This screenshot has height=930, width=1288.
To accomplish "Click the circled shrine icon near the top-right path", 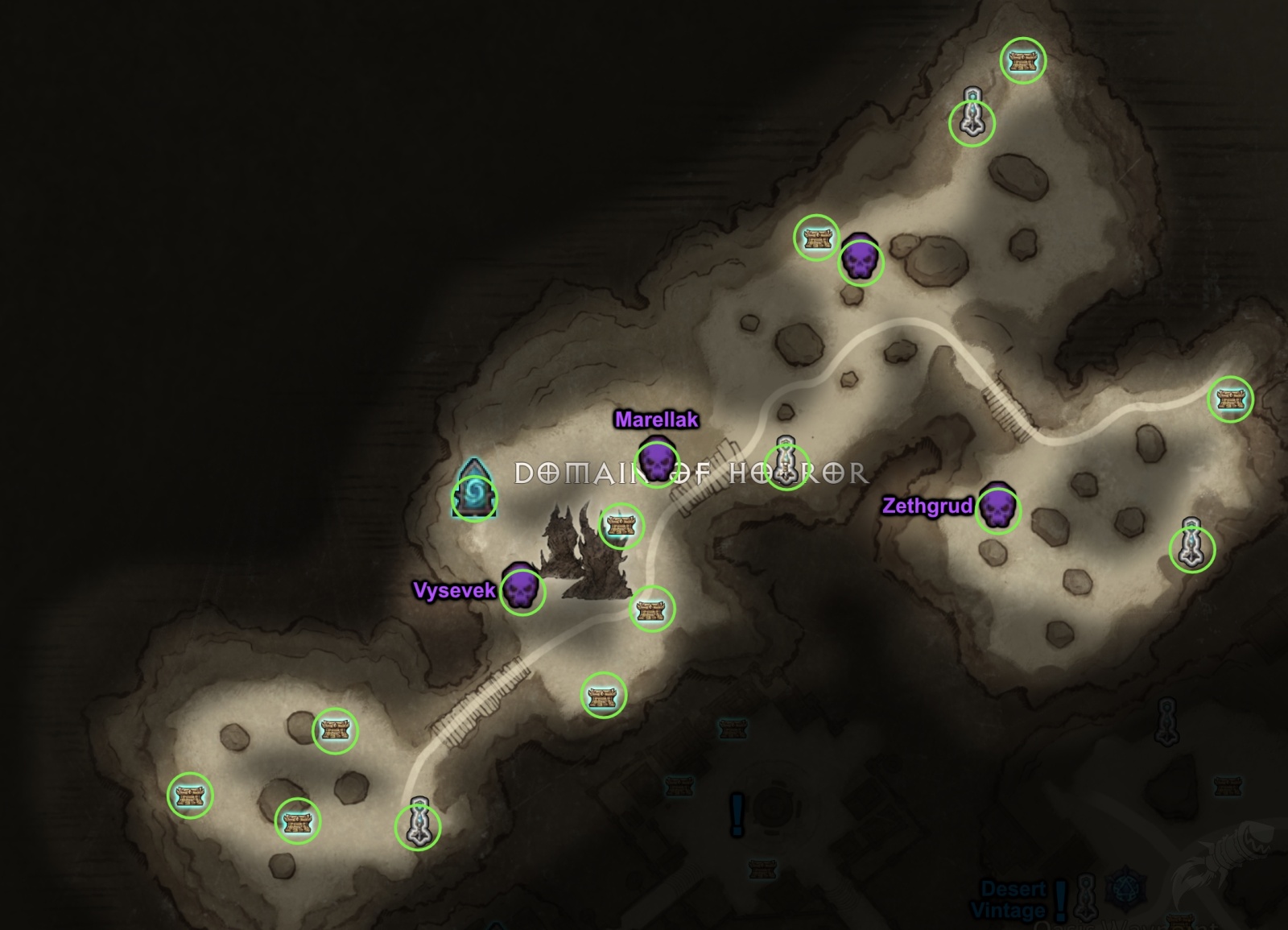I will click(x=972, y=121).
